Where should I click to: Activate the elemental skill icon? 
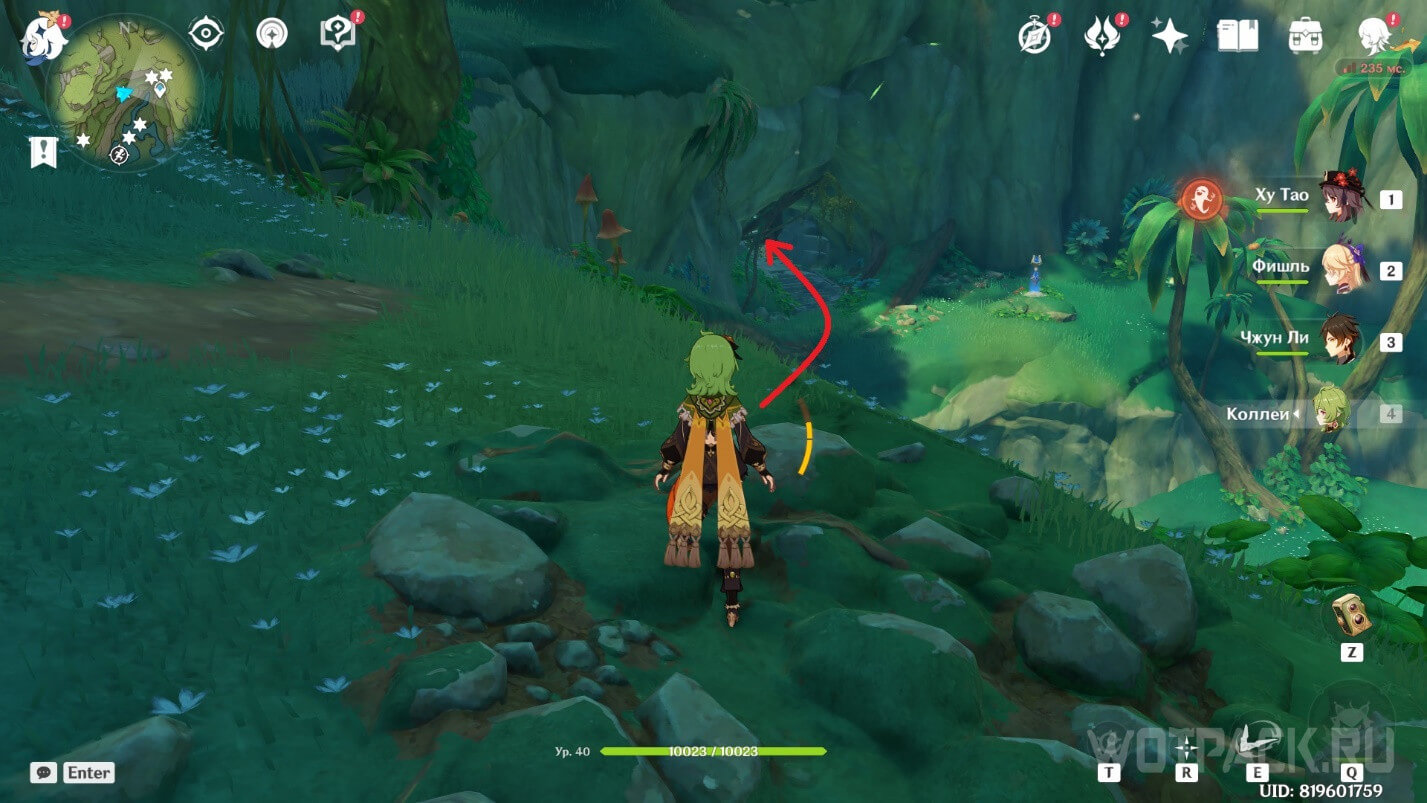1257,740
